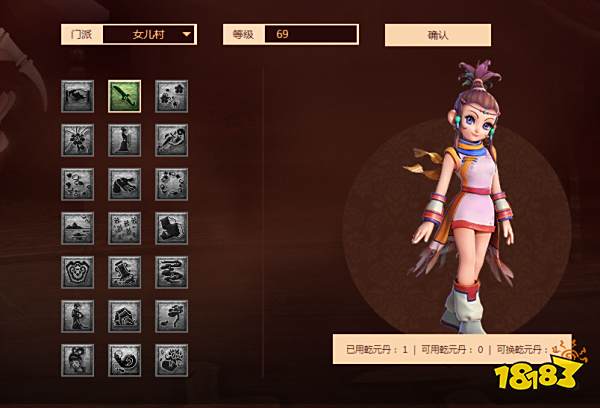600x408 pixels.
Task: Click the level input field showing 69
Action: (x=311, y=35)
